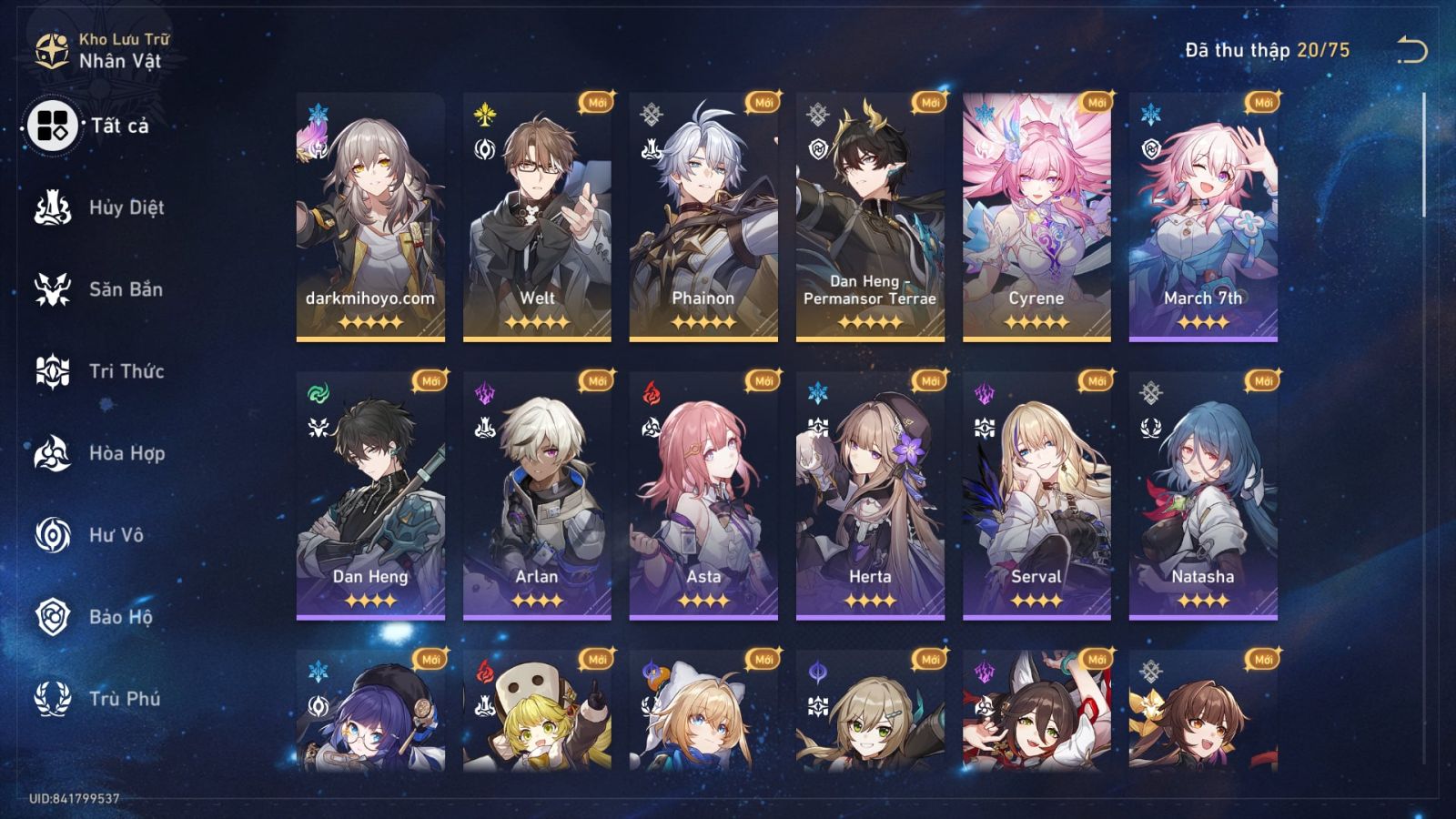Click the Mới badge on Phainon's card

pyautogui.click(x=767, y=102)
